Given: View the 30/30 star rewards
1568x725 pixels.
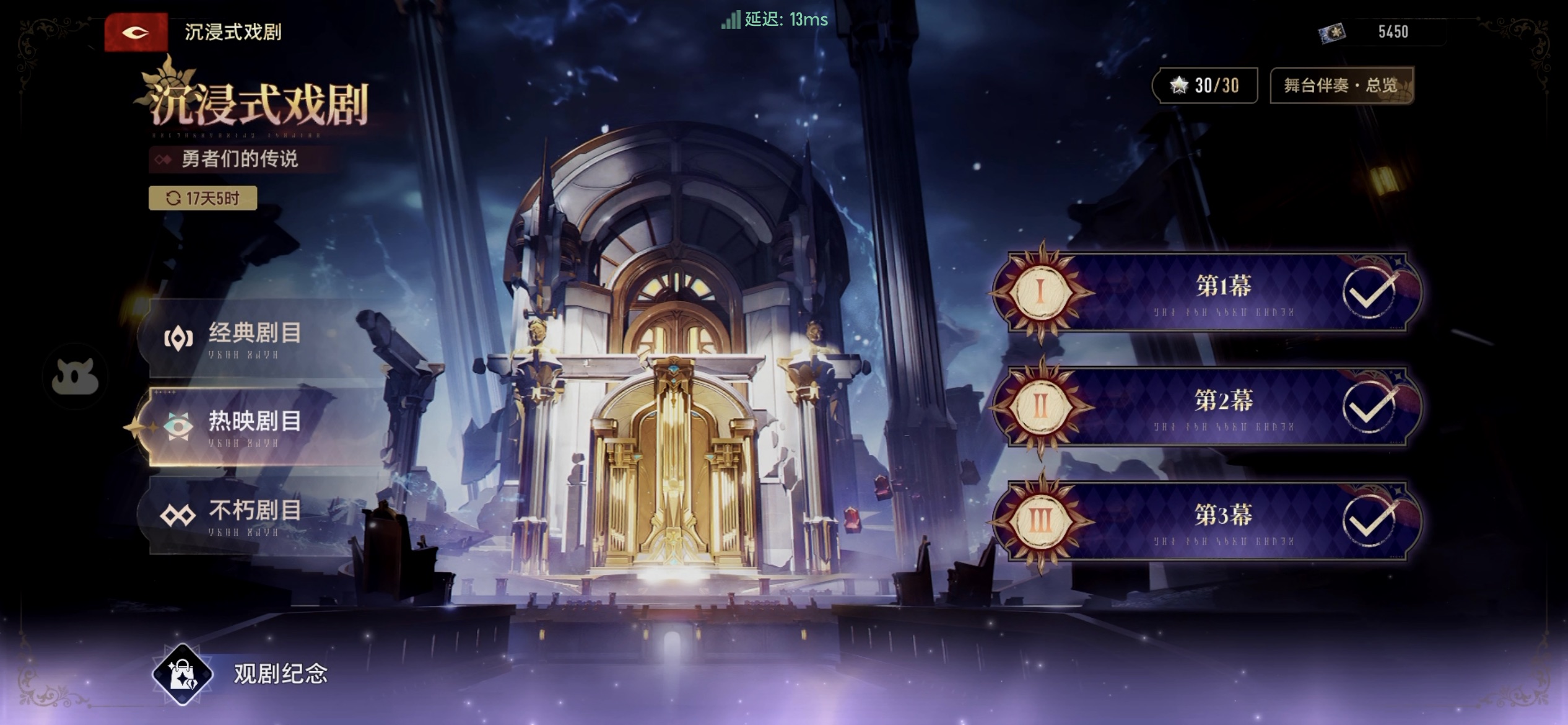Looking at the screenshot, I should pos(1204,86).
